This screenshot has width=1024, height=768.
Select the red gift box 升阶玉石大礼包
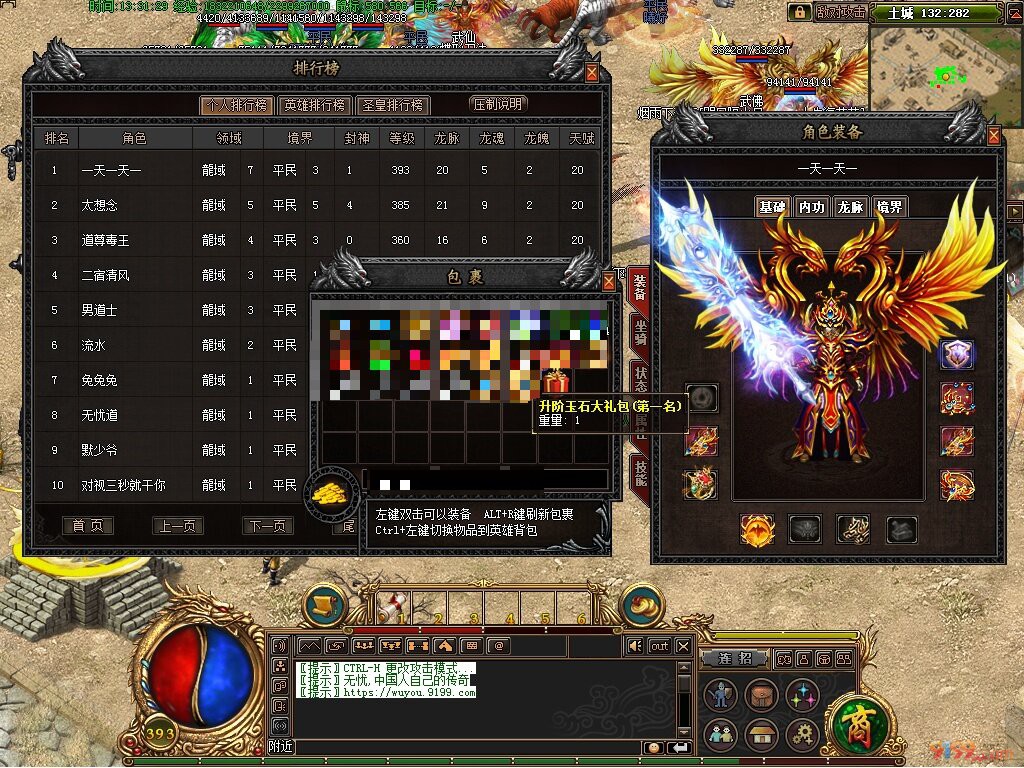click(x=555, y=381)
